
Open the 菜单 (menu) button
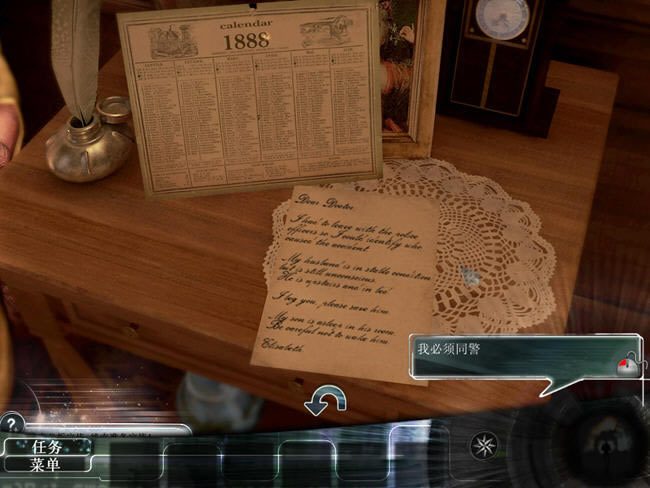click(x=47, y=464)
